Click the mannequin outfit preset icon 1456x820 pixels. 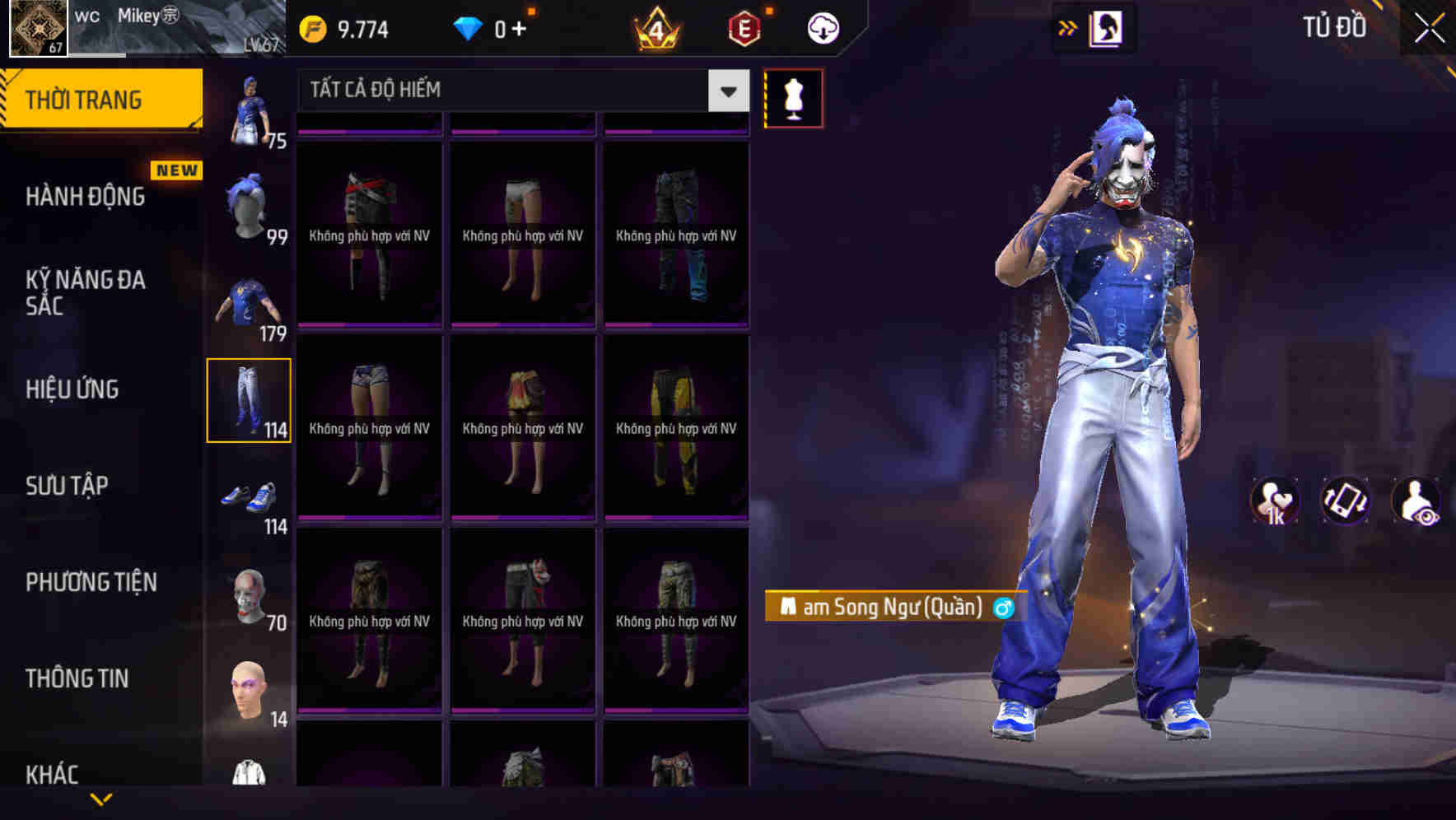pyautogui.click(x=793, y=98)
